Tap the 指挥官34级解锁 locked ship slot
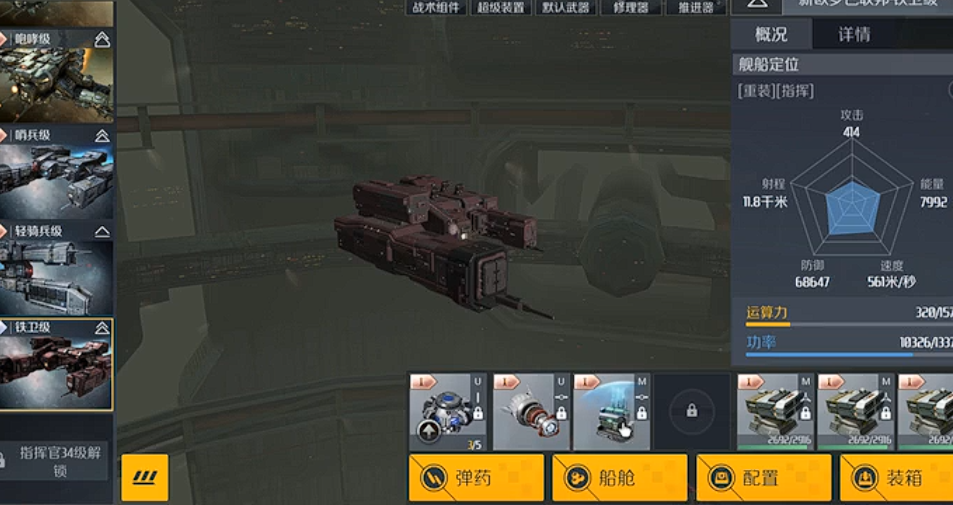The image size is (953, 505). (x=58, y=461)
